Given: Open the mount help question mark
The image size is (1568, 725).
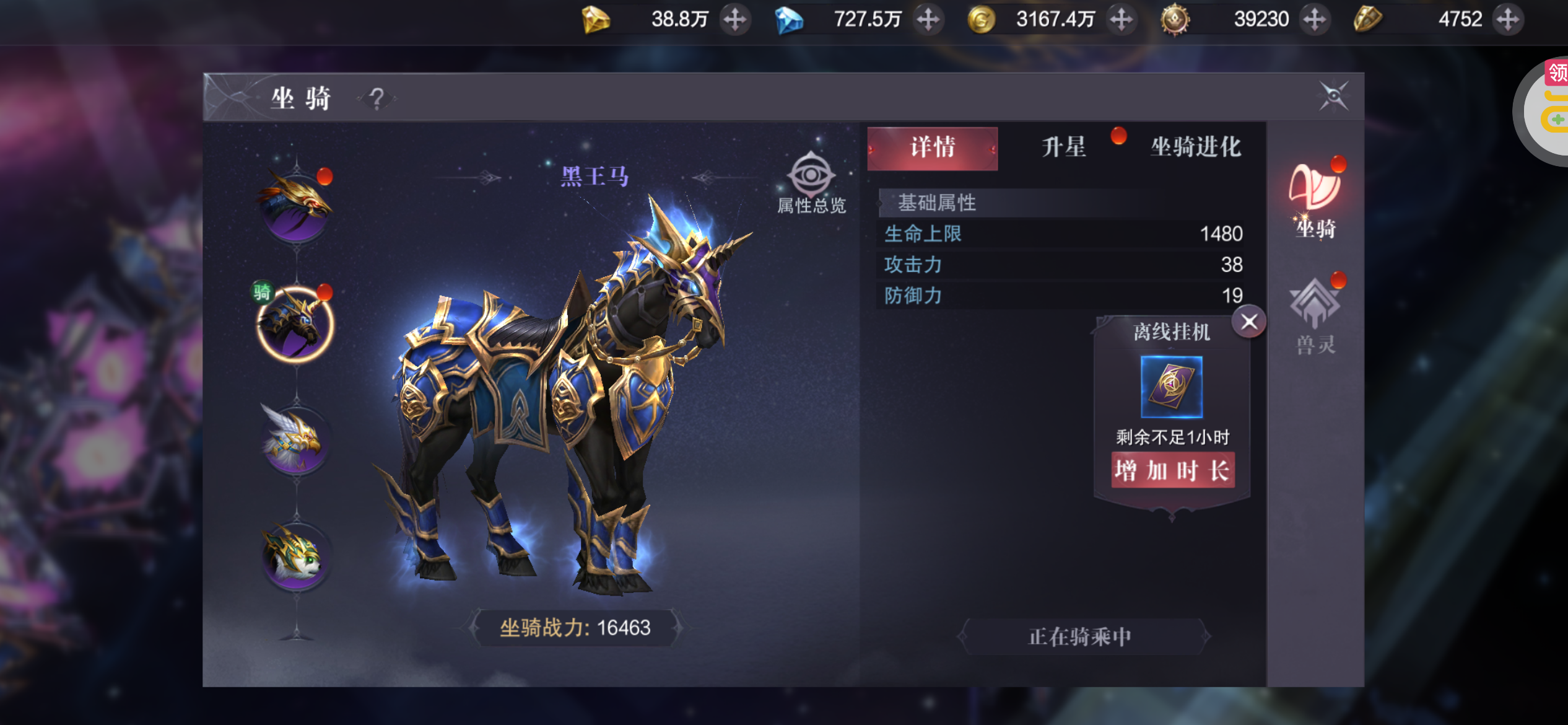Looking at the screenshot, I should [x=377, y=98].
